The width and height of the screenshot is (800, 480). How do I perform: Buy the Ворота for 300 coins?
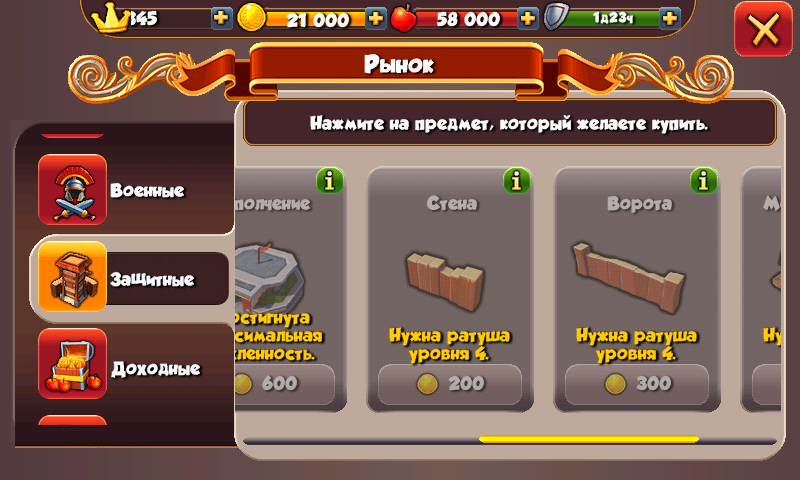(x=637, y=383)
